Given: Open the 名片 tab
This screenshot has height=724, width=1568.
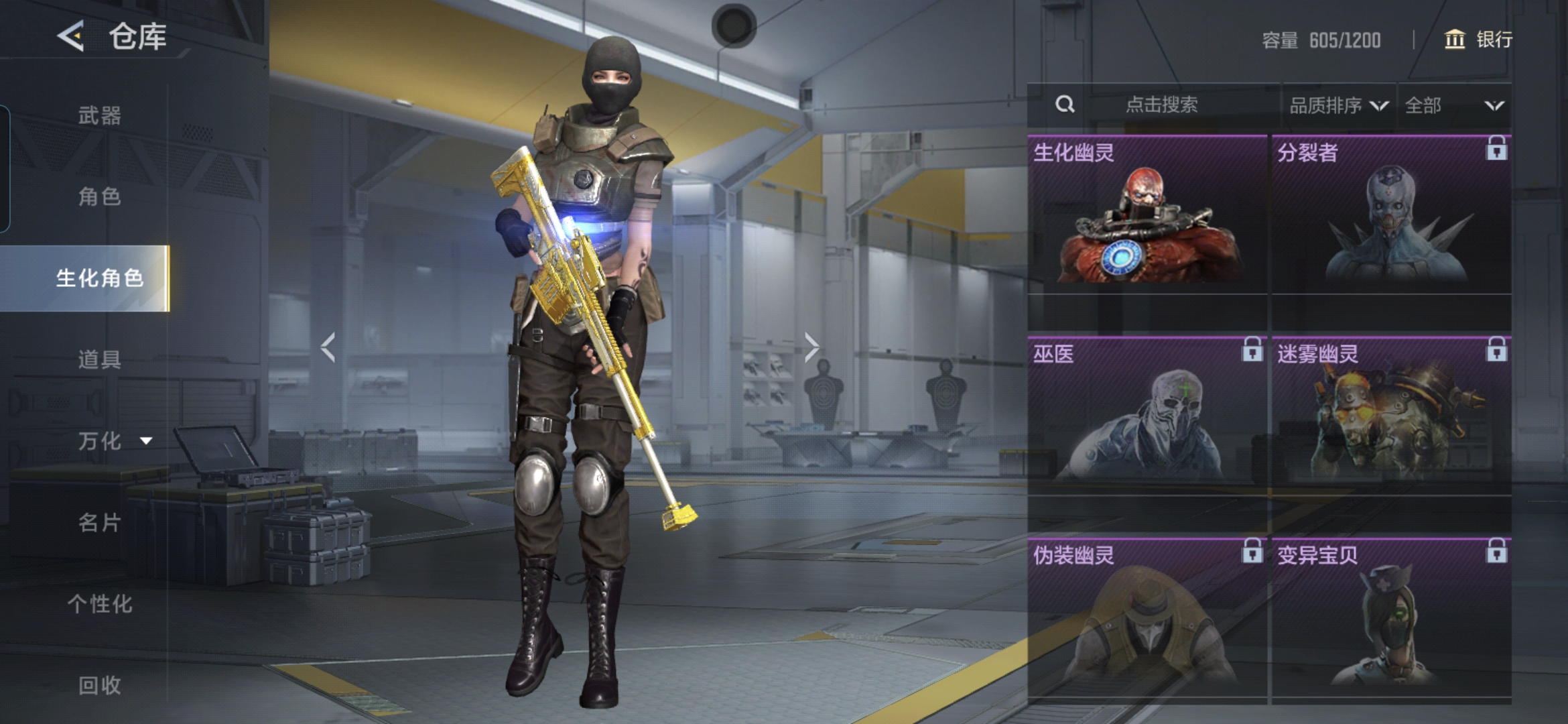Looking at the screenshot, I should 99,522.
